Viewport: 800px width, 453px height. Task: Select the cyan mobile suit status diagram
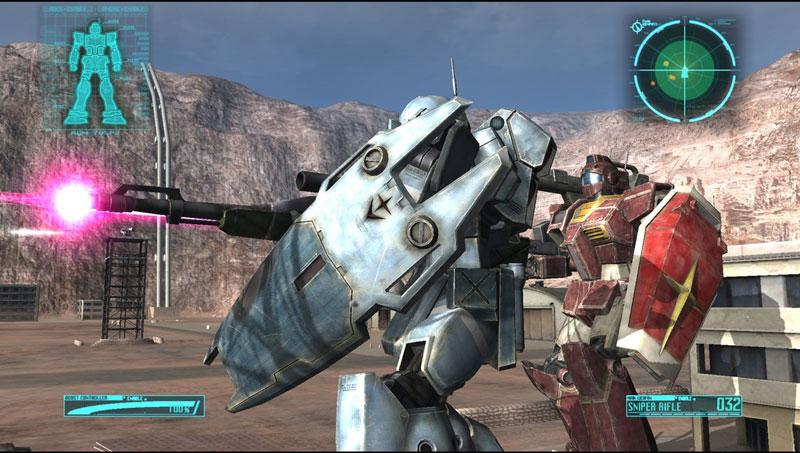(93, 68)
